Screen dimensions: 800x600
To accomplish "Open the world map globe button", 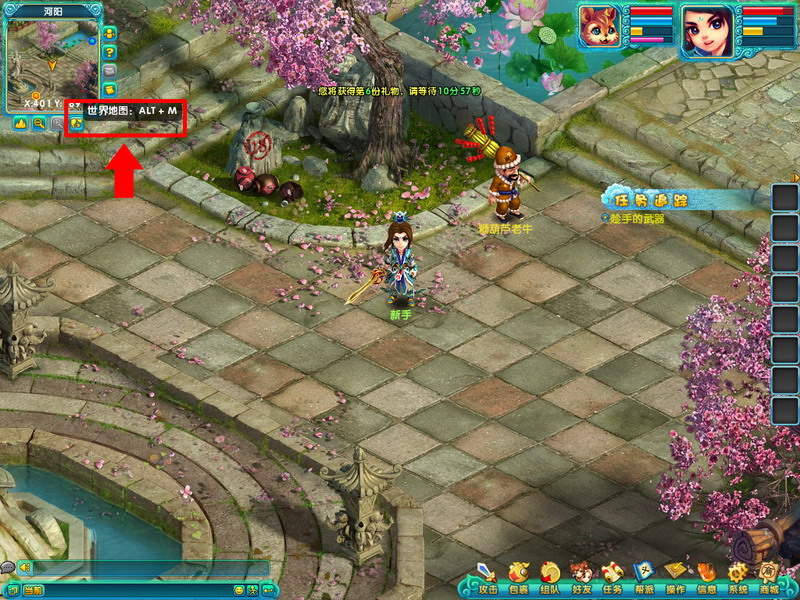I will click(75, 123).
